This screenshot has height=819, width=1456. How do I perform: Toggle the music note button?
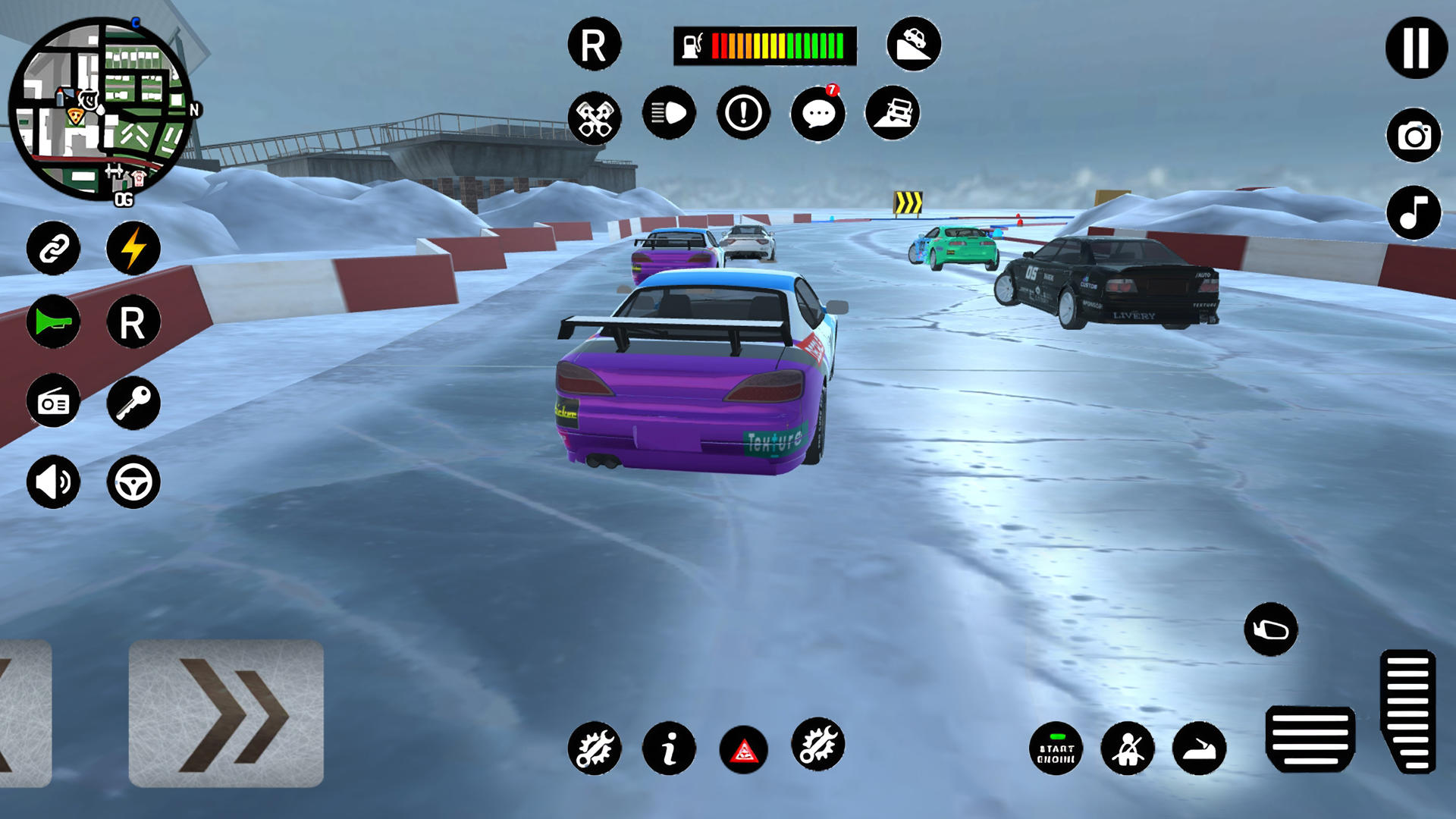1414,213
